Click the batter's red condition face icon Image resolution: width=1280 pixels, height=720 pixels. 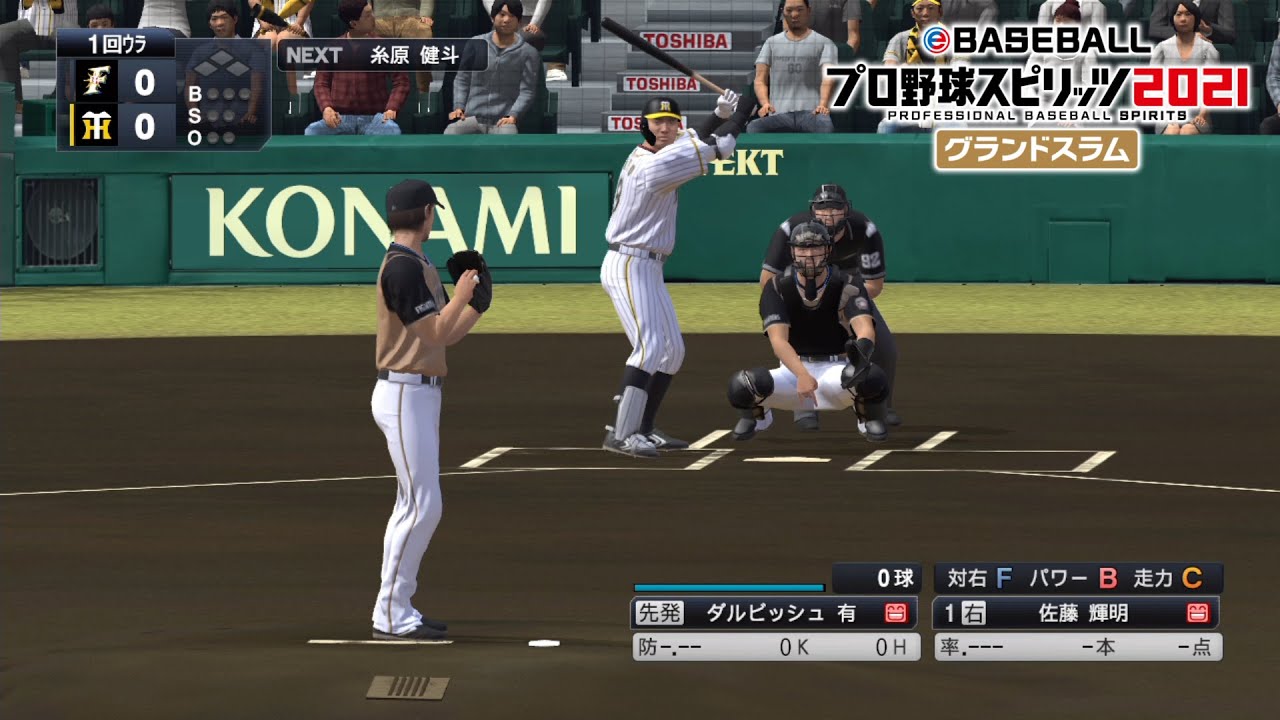[x=1197, y=613]
